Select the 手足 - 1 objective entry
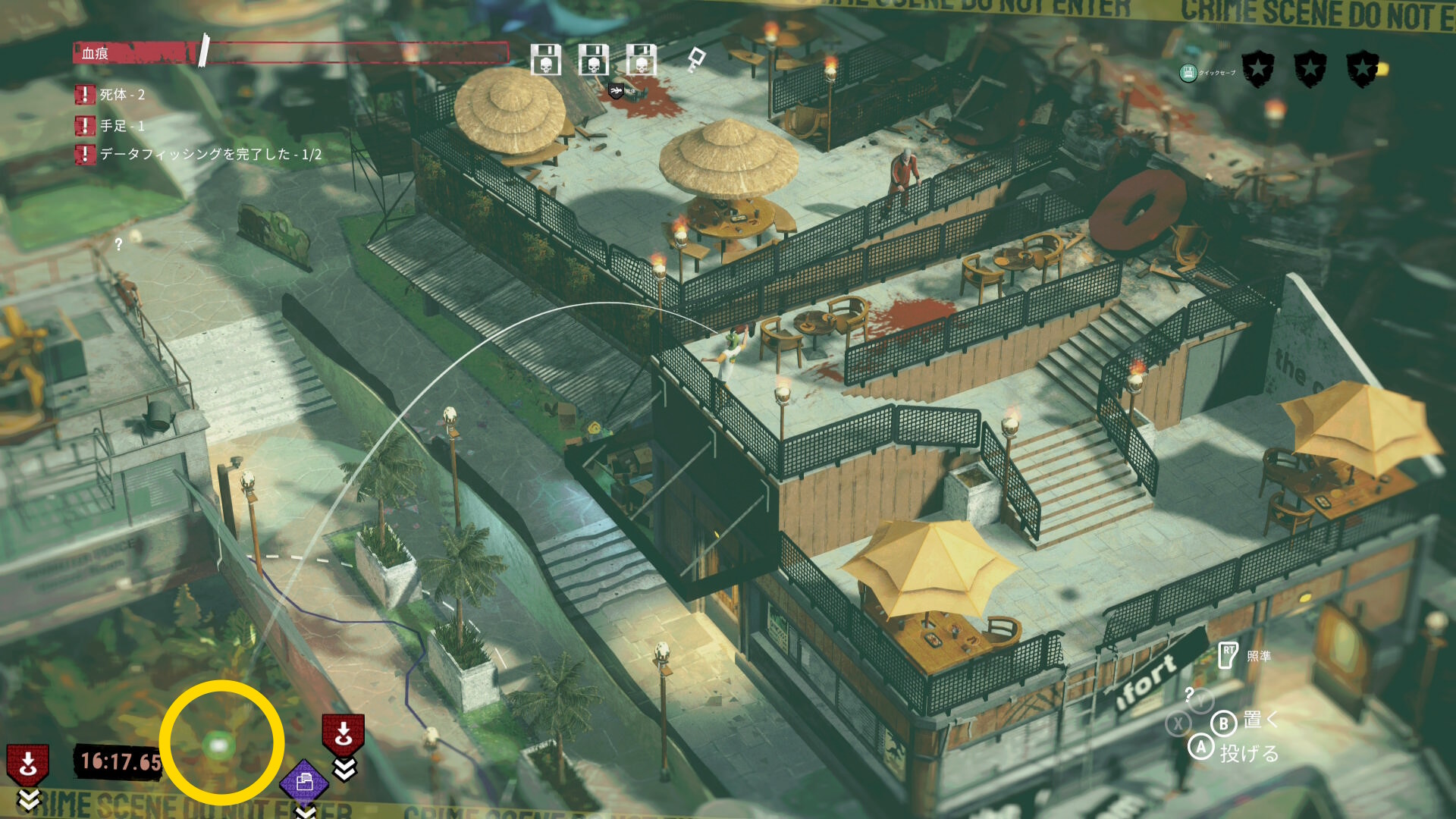The width and height of the screenshot is (1456, 819). [x=121, y=126]
